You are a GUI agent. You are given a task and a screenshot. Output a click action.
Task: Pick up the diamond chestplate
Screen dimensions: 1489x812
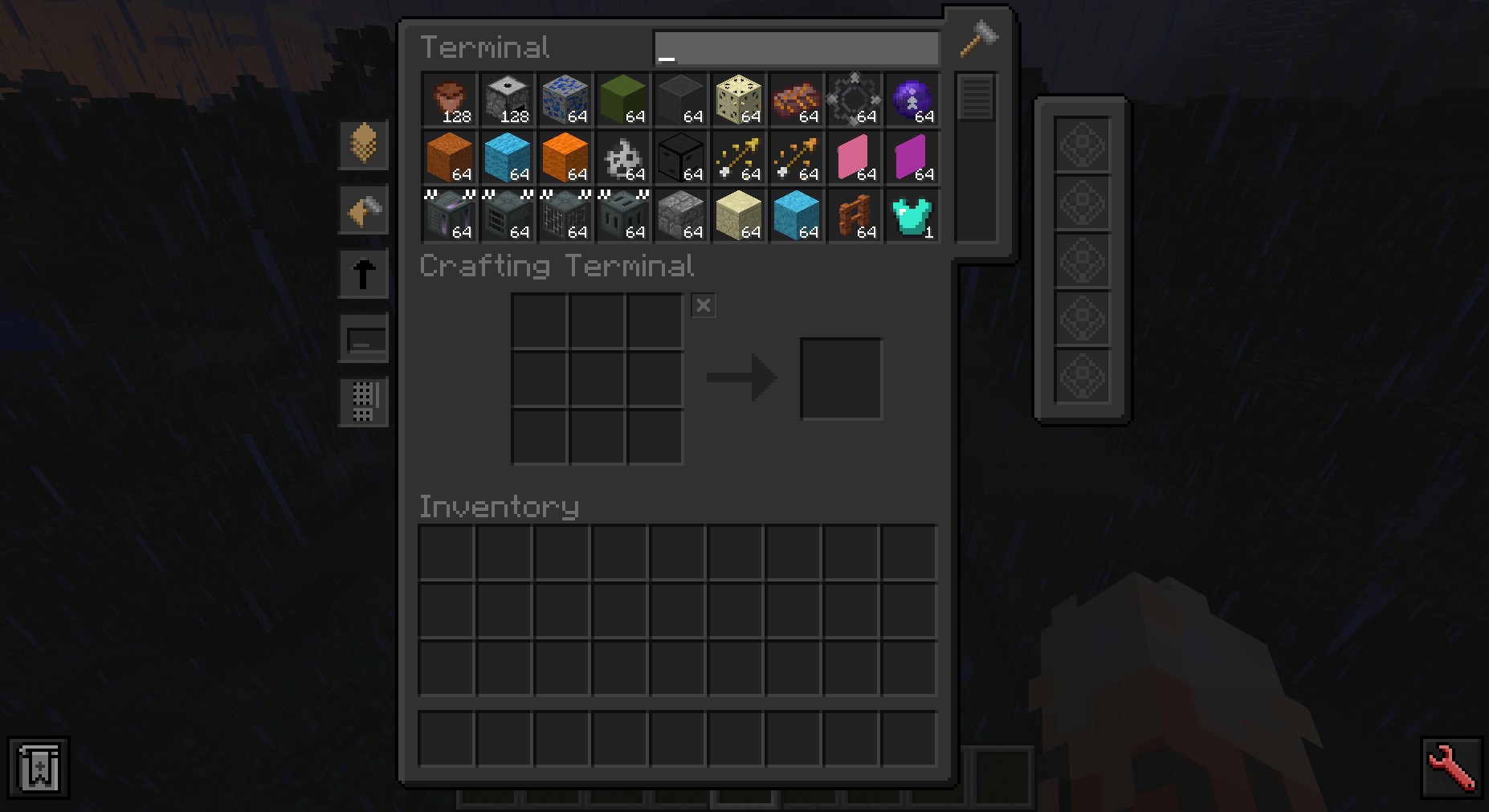(x=912, y=215)
